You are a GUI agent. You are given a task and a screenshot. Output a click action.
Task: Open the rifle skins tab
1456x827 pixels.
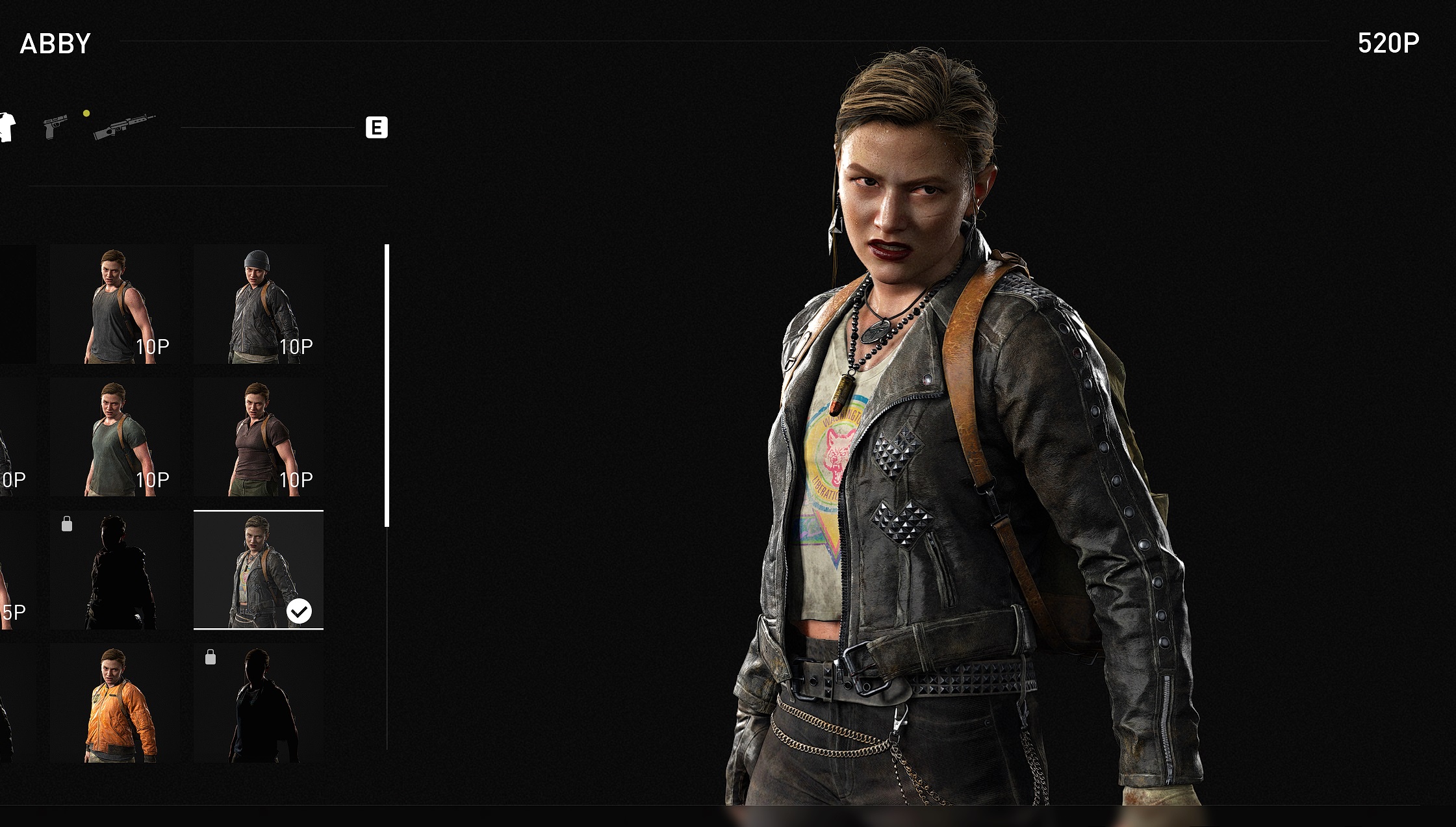[x=123, y=126]
